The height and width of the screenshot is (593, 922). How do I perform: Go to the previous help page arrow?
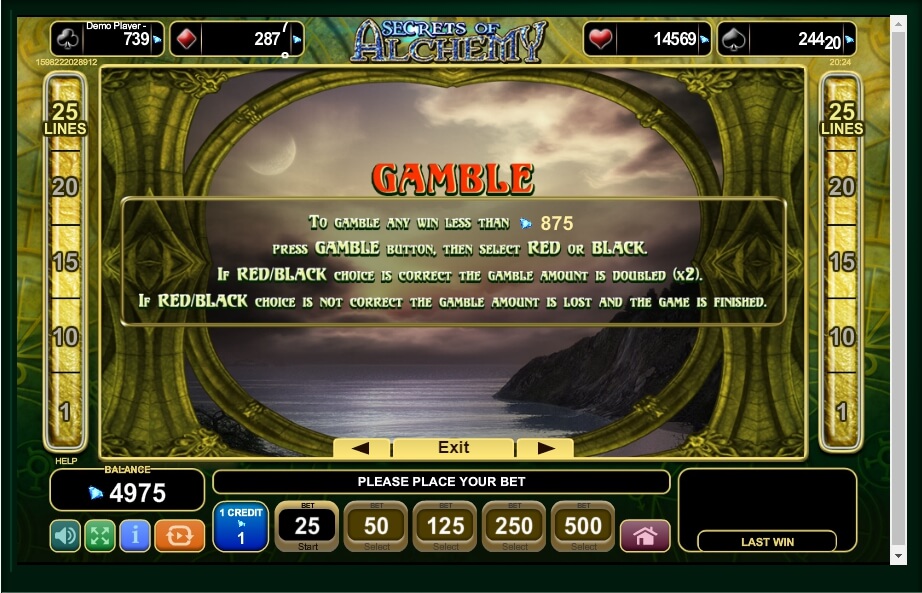tap(361, 448)
